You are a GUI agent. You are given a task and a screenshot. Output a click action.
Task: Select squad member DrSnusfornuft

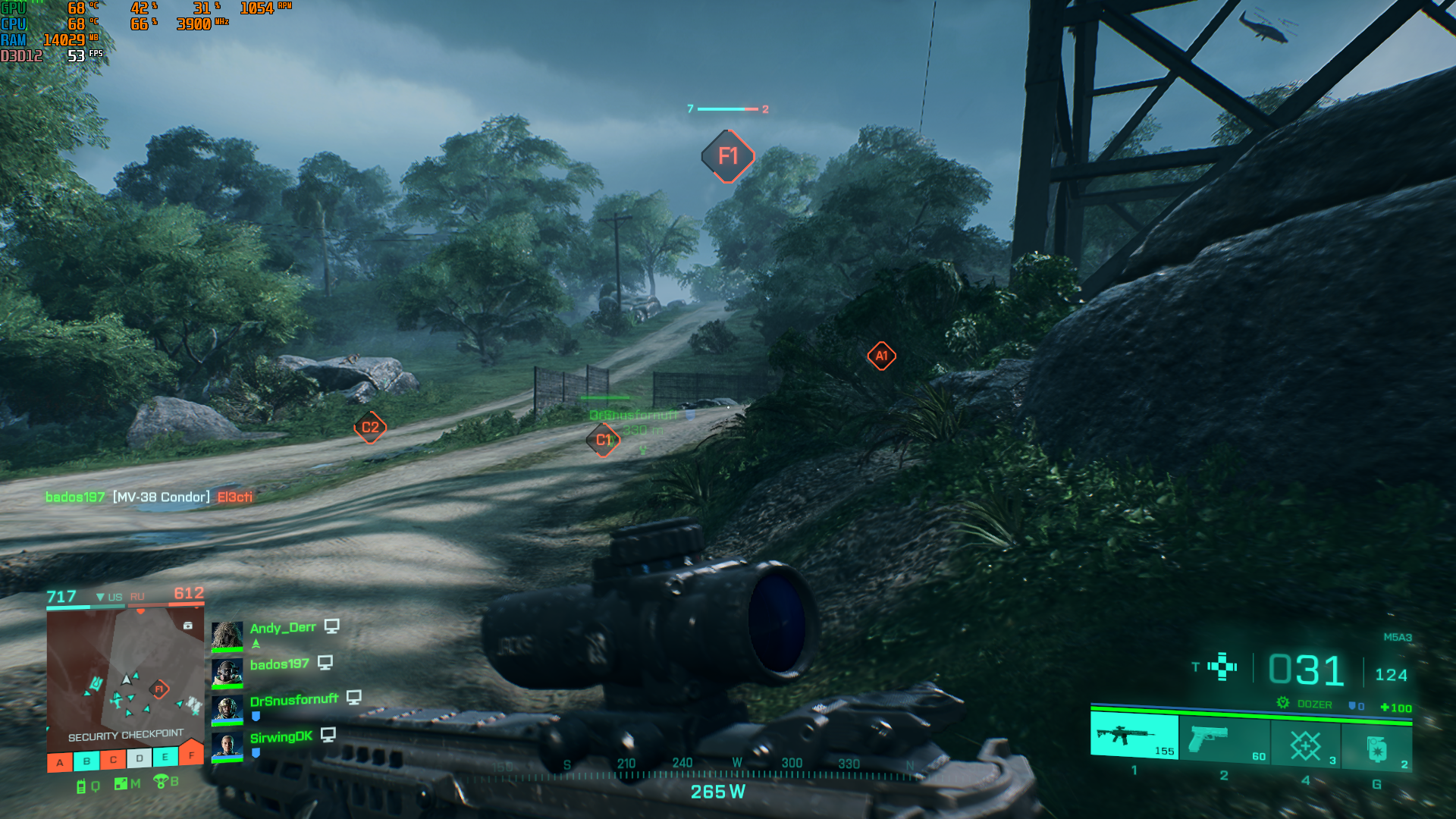click(293, 700)
